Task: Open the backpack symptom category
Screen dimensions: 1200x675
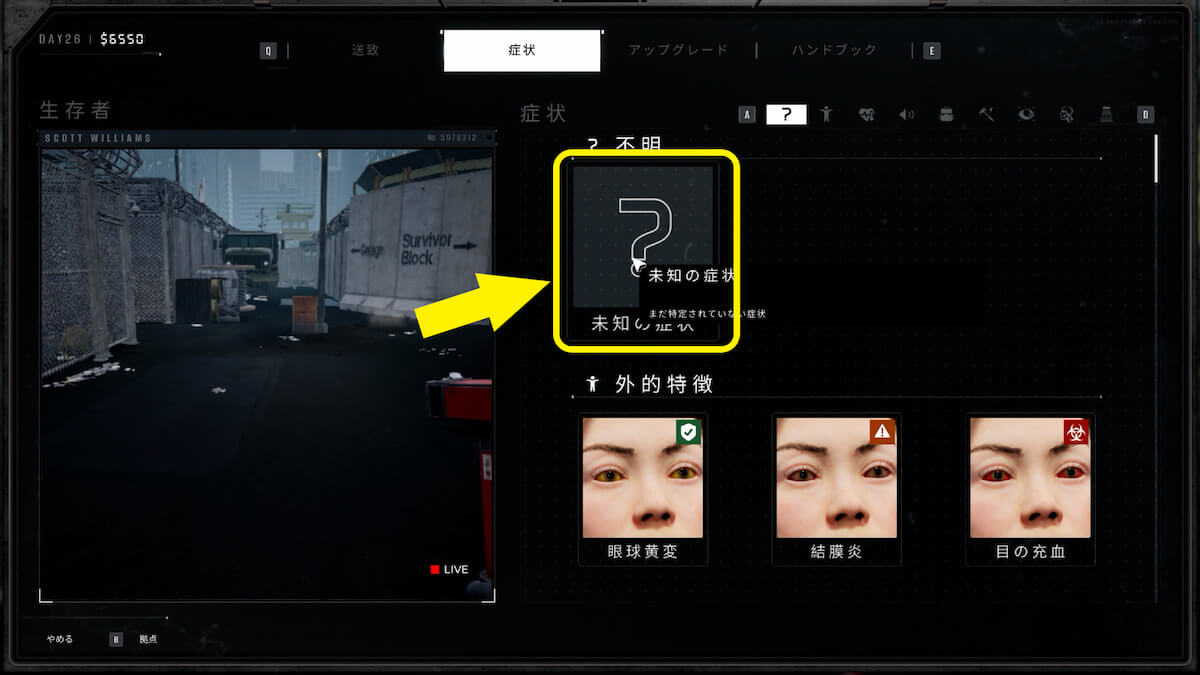Action: point(946,114)
